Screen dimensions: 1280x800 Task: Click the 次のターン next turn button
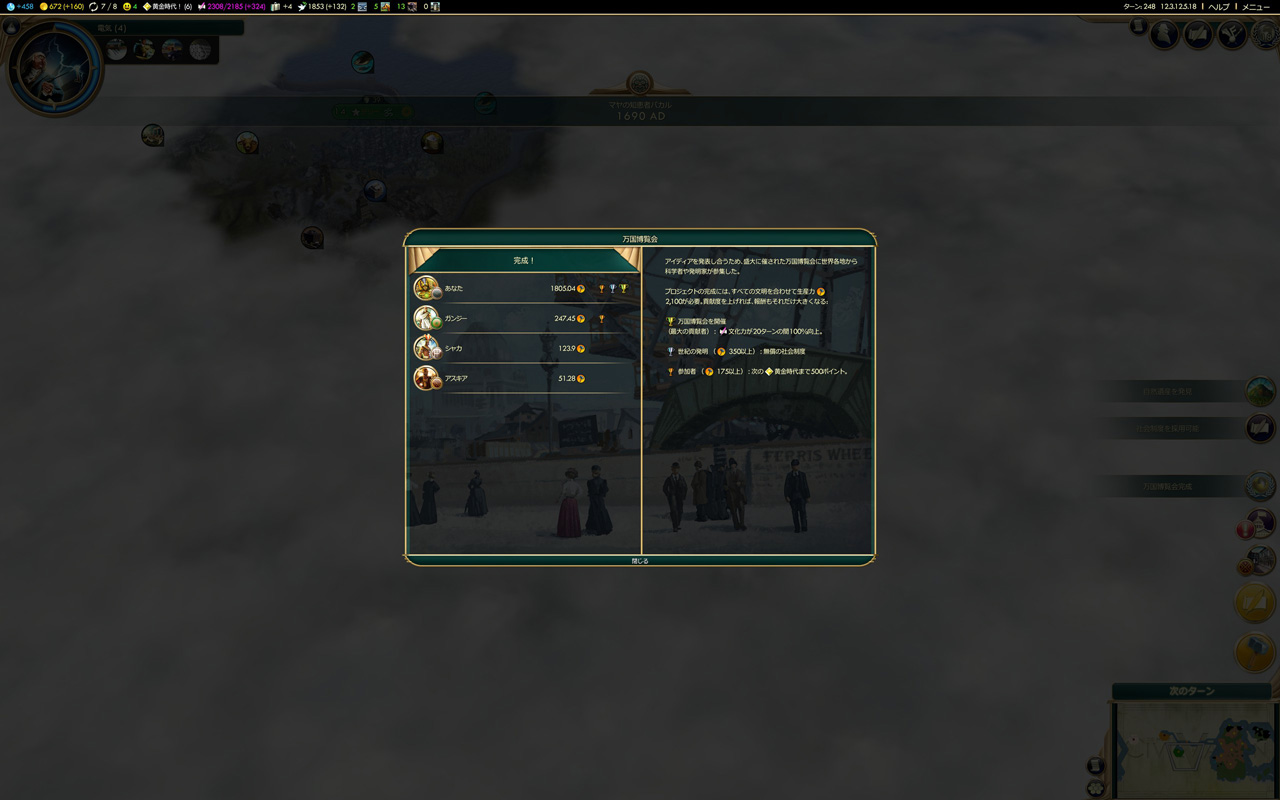click(x=1191, y=691)
